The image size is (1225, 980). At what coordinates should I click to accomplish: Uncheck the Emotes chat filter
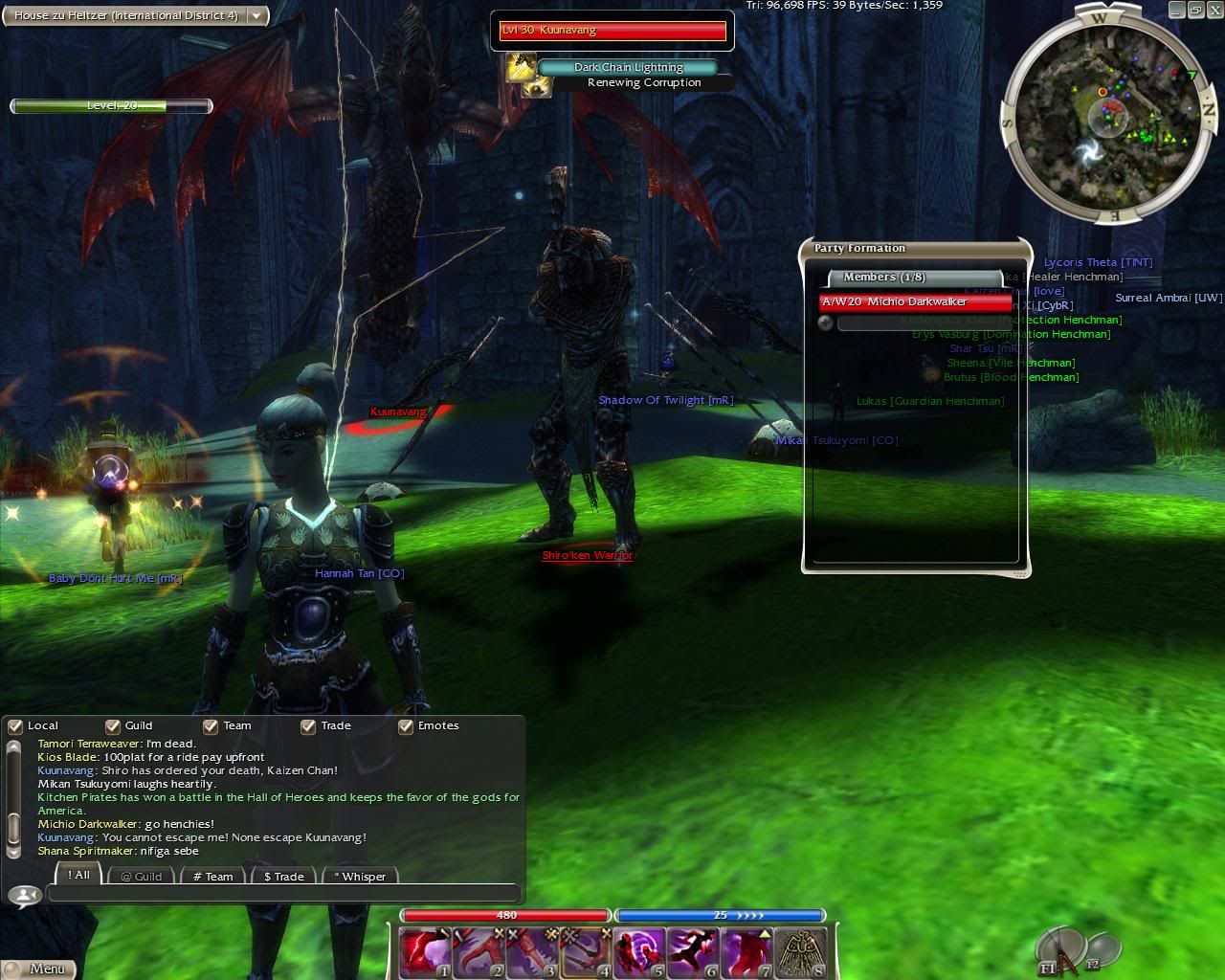coord(405,726)
